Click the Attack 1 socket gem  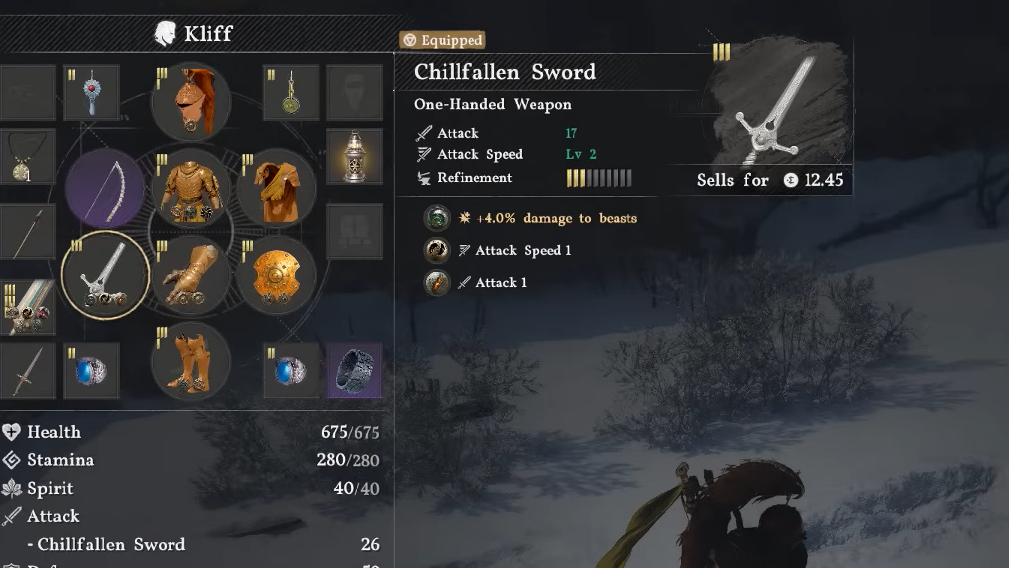pos(436,283)
